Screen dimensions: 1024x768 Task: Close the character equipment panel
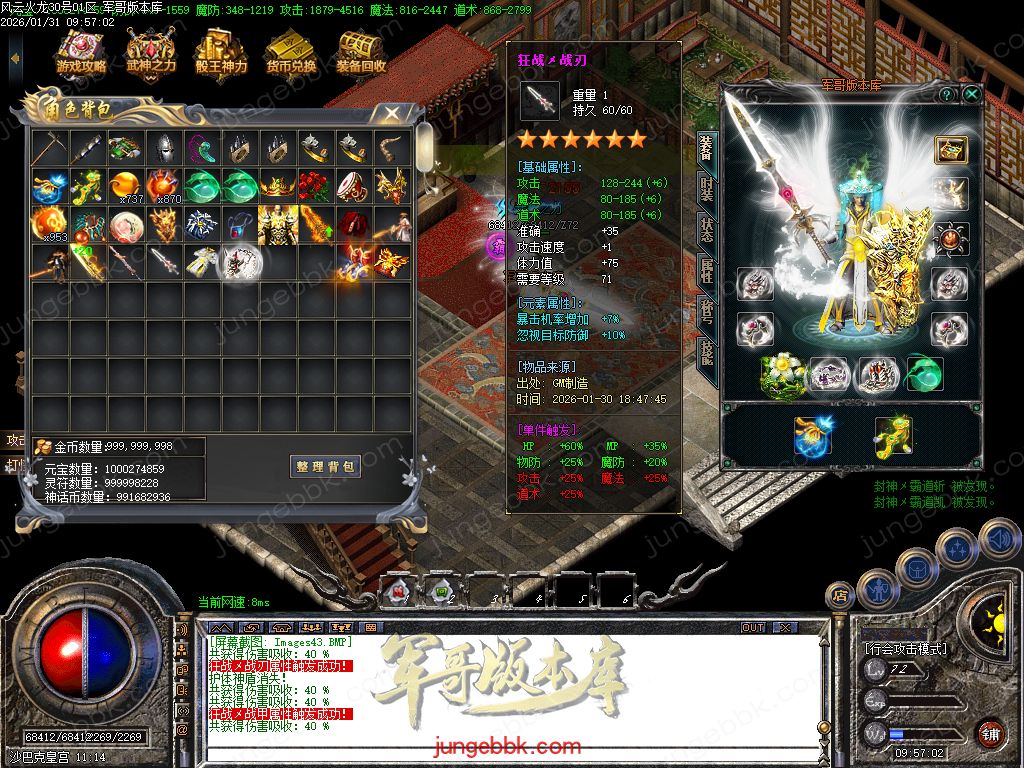[x=971, y=94]
